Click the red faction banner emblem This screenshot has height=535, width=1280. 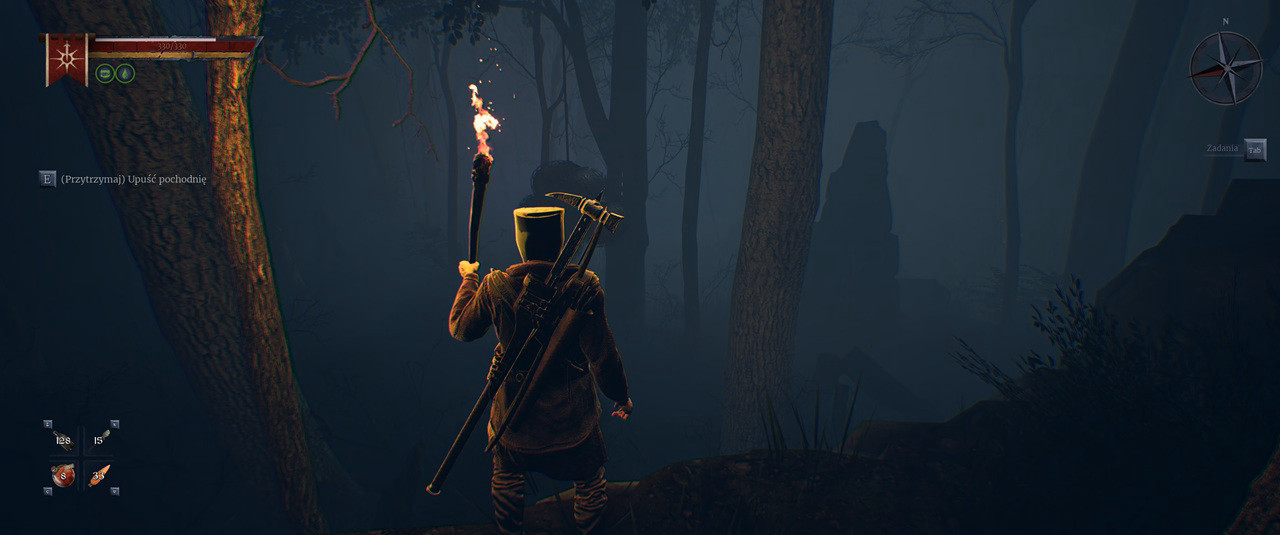[x=65, y=58]
